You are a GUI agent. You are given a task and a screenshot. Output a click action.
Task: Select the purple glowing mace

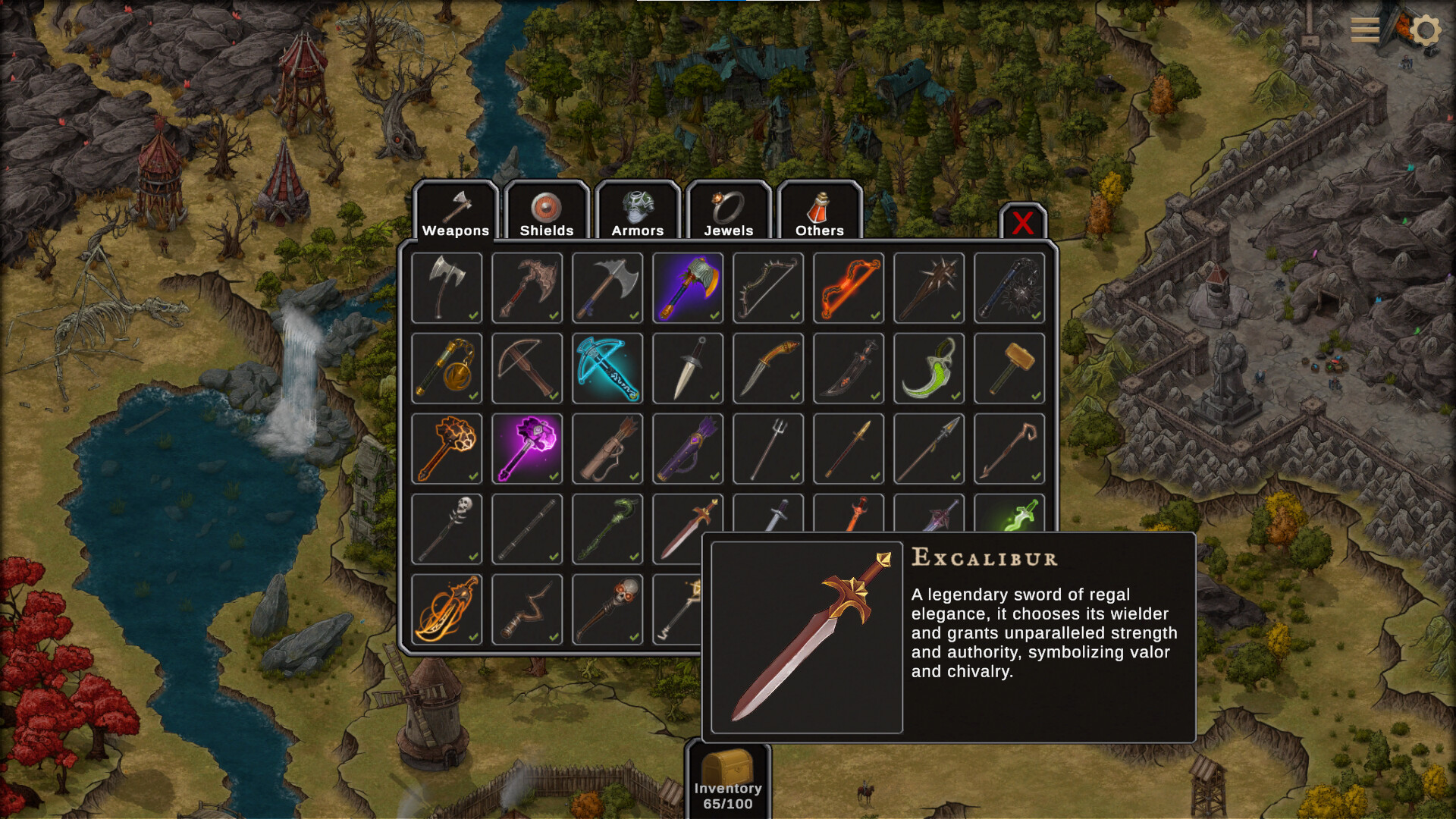(527, 449)
